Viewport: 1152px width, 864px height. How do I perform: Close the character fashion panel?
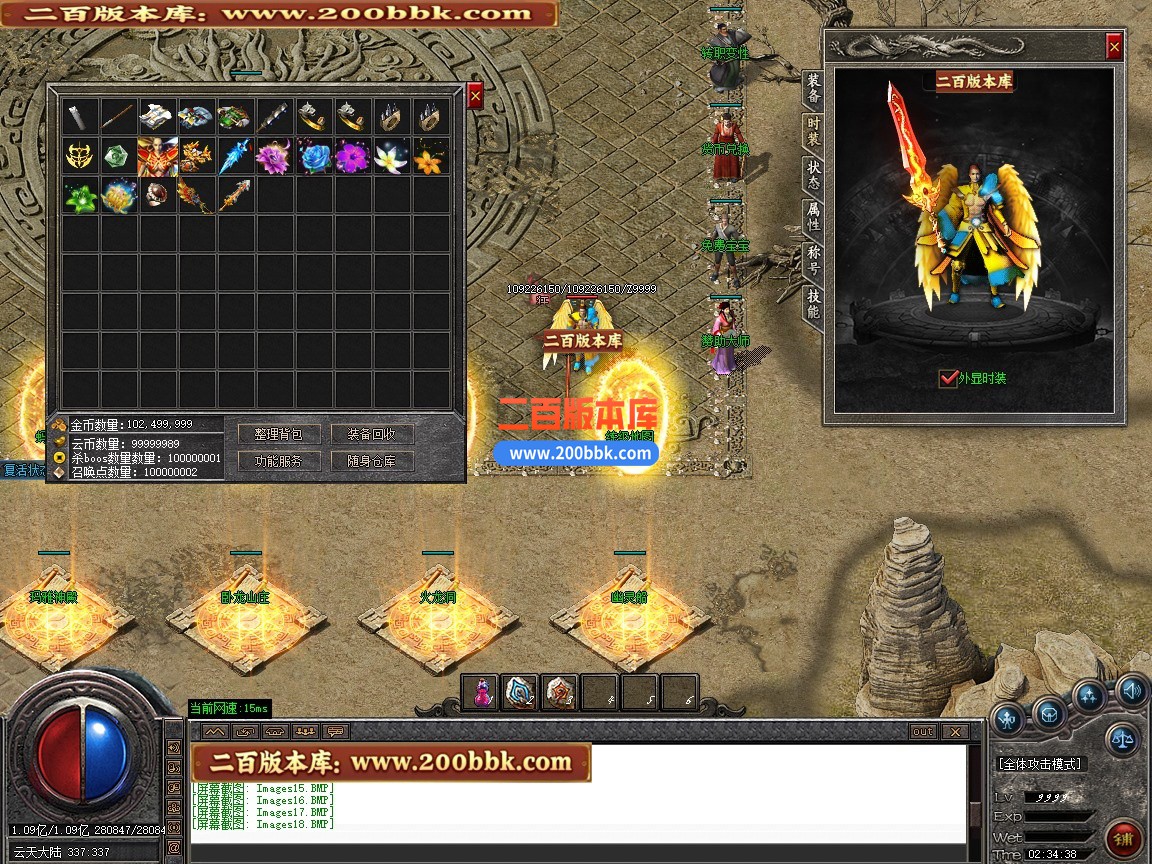(1114, 47)
